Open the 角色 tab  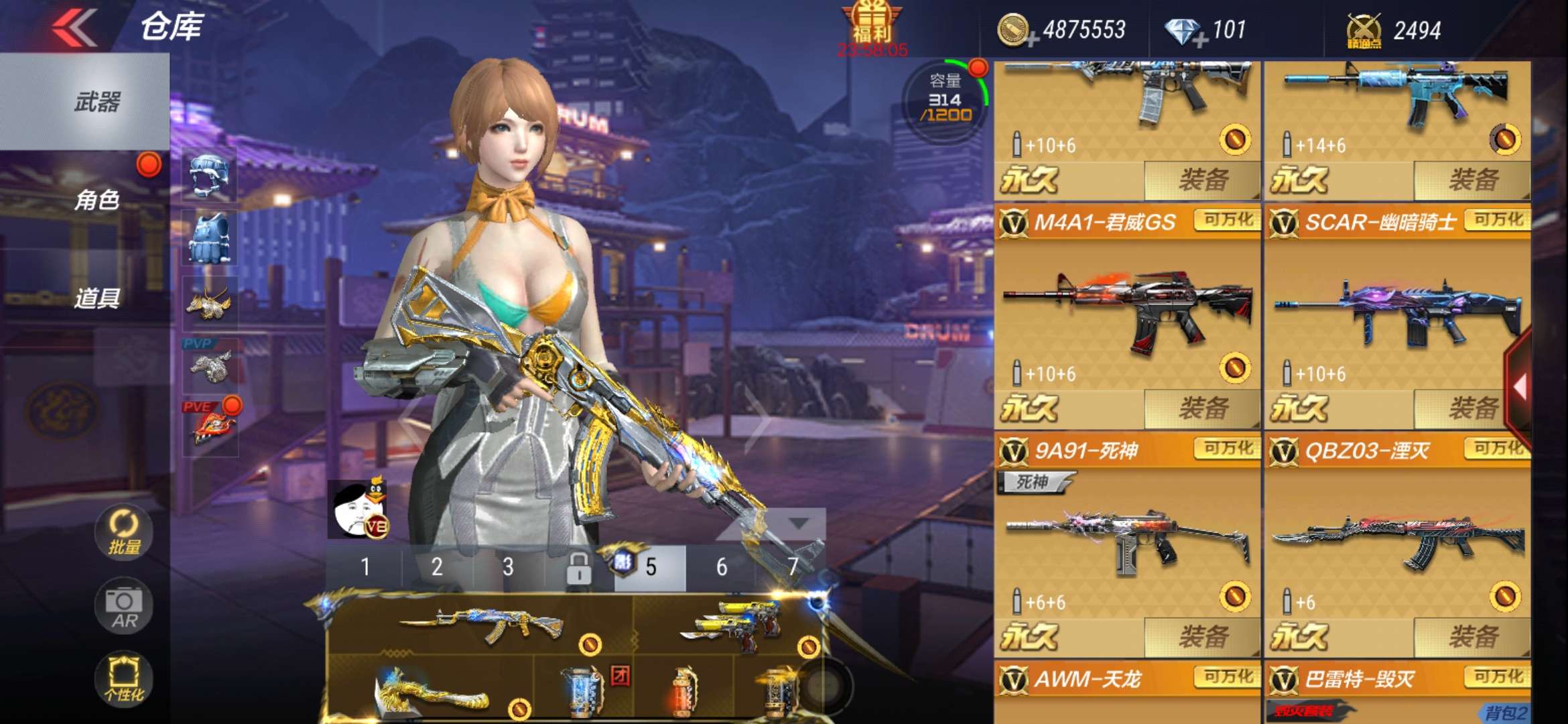tap(97, 200)
